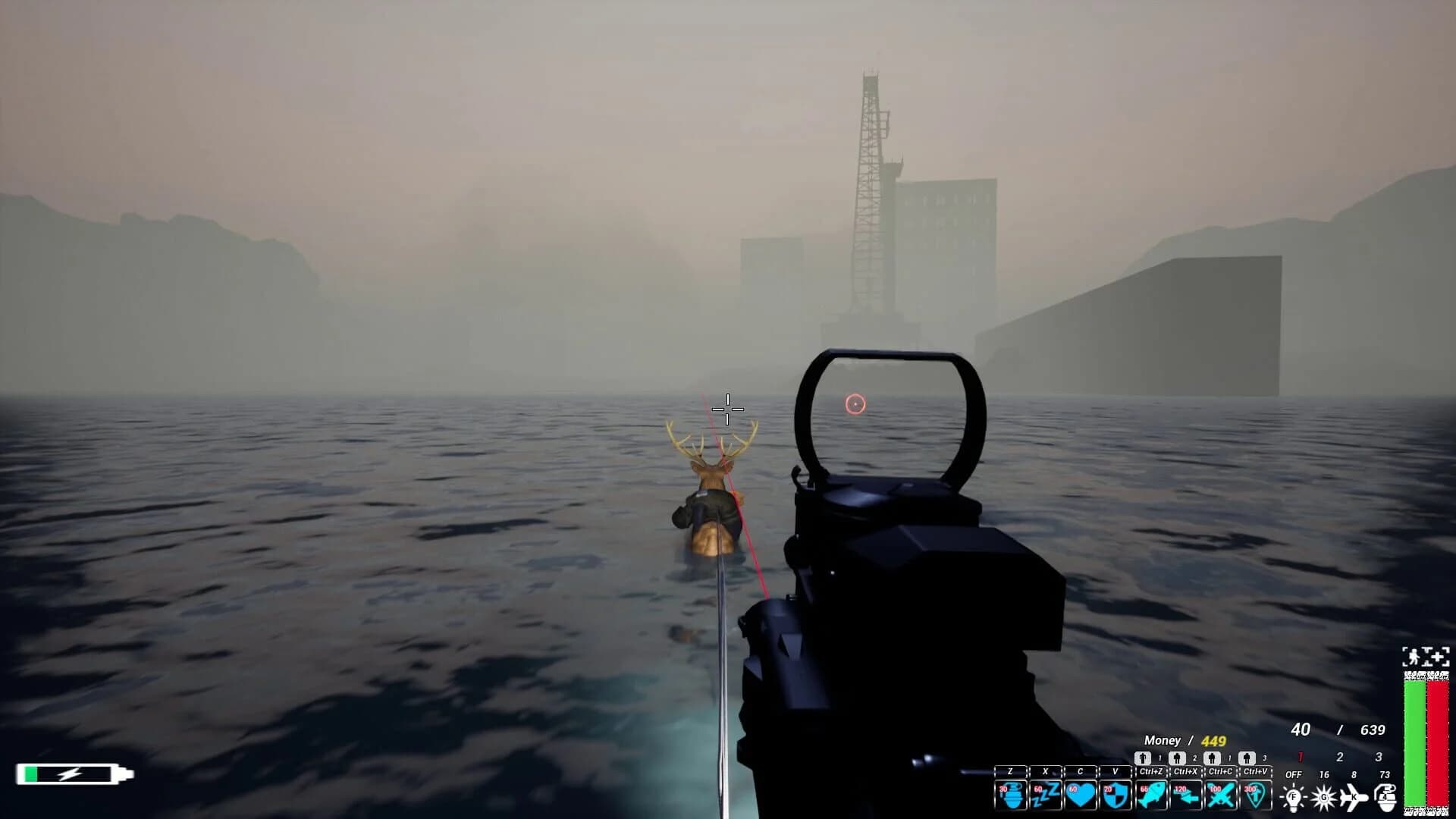The width and height of the screenshot is (1456, 819).
Task: Toggle the flashlight icon showing OFF
Action: coord(1292,797)
